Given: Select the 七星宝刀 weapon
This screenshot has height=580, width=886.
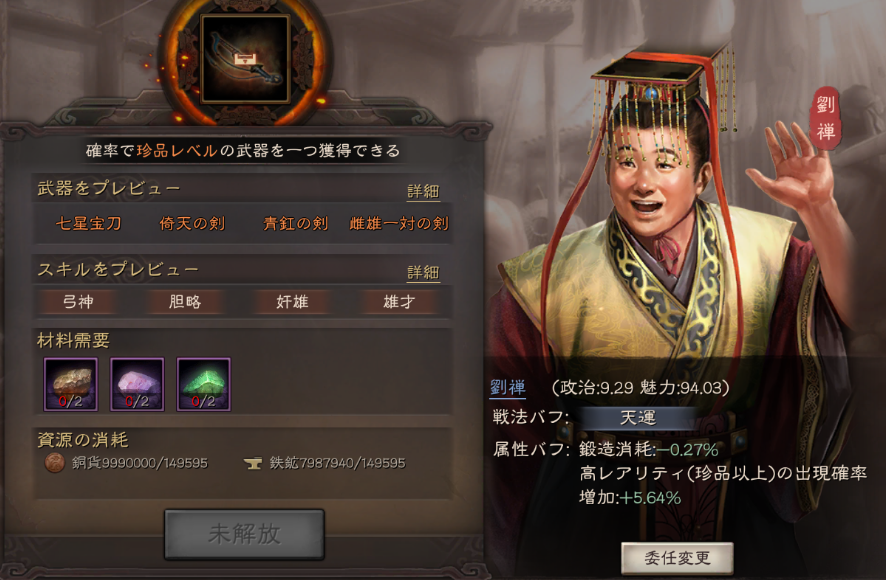Looking at the screenshot, I should (88, 224).
